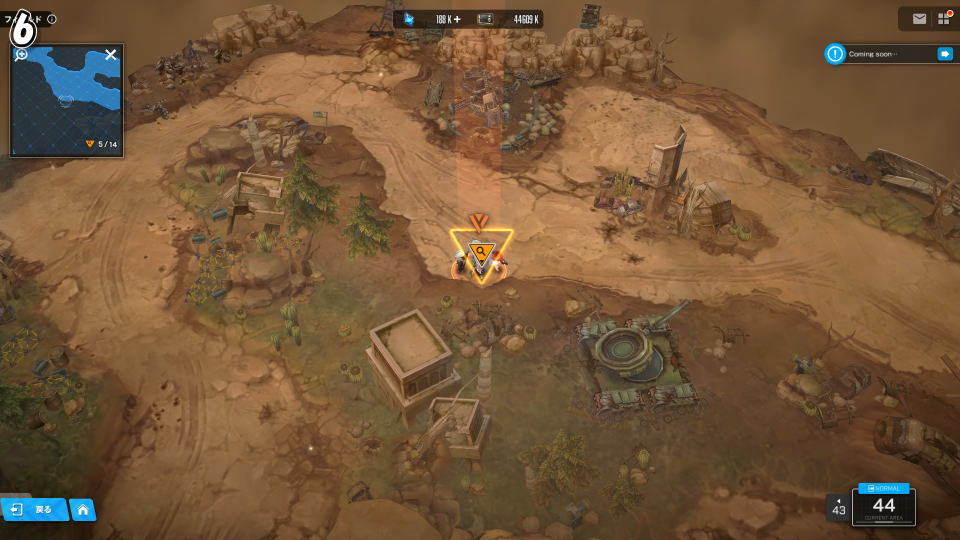The image size is (960, 540).
Task: Select the orange triangle search marker
Action: click(481, 252)
